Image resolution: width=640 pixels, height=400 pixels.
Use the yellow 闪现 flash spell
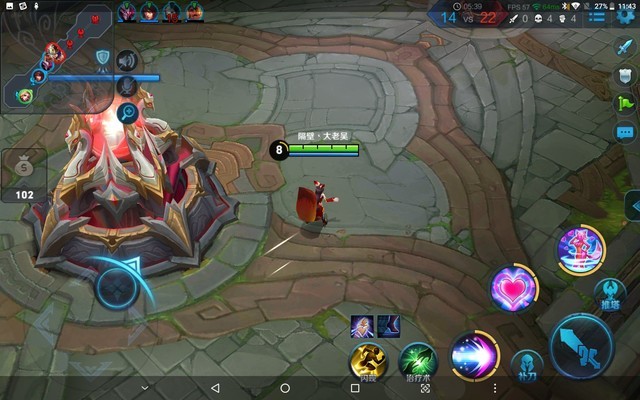pyautogui.click(x=368, y=362)
